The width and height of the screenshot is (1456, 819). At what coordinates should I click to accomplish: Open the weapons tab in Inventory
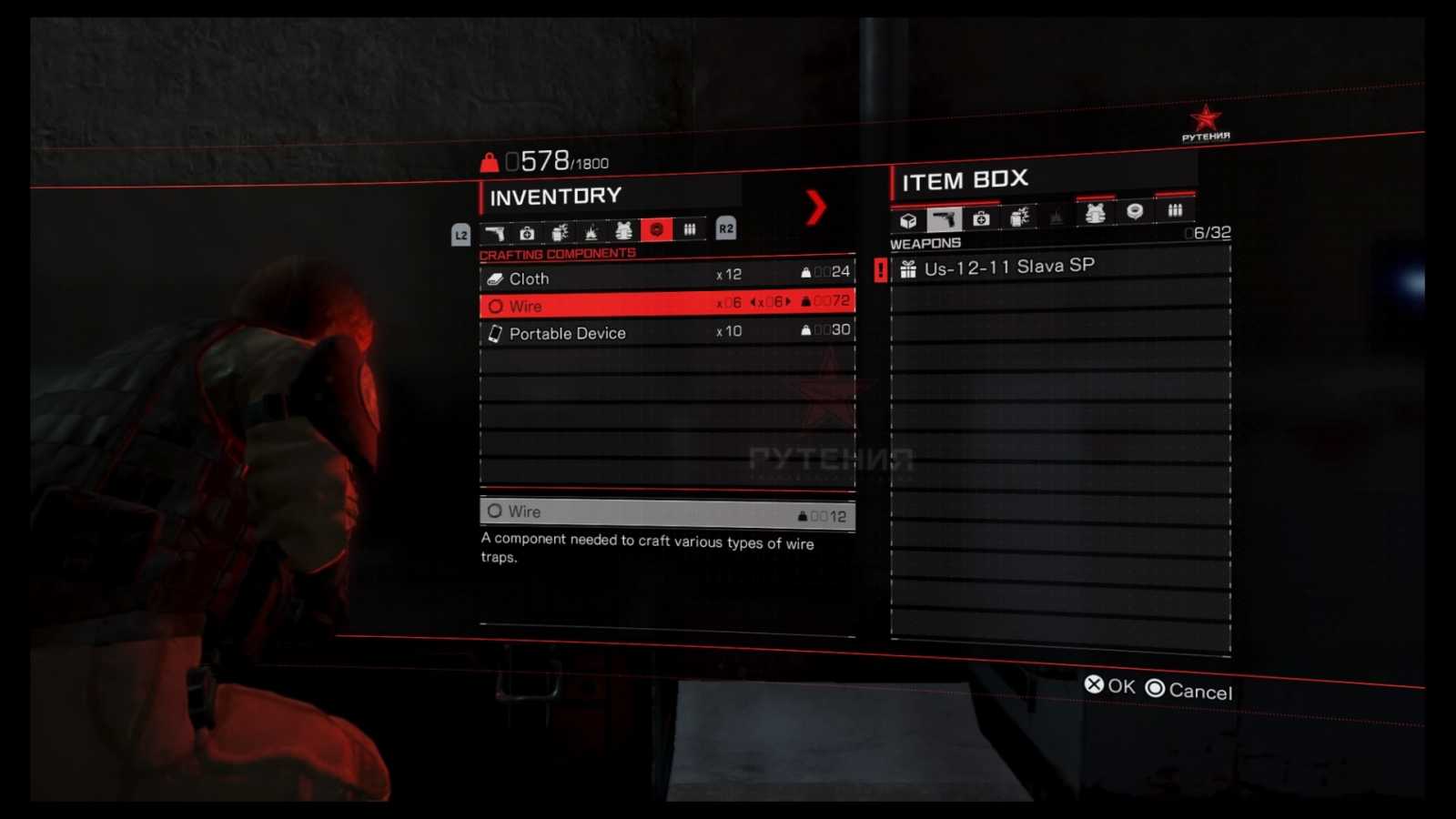(495, 231)
